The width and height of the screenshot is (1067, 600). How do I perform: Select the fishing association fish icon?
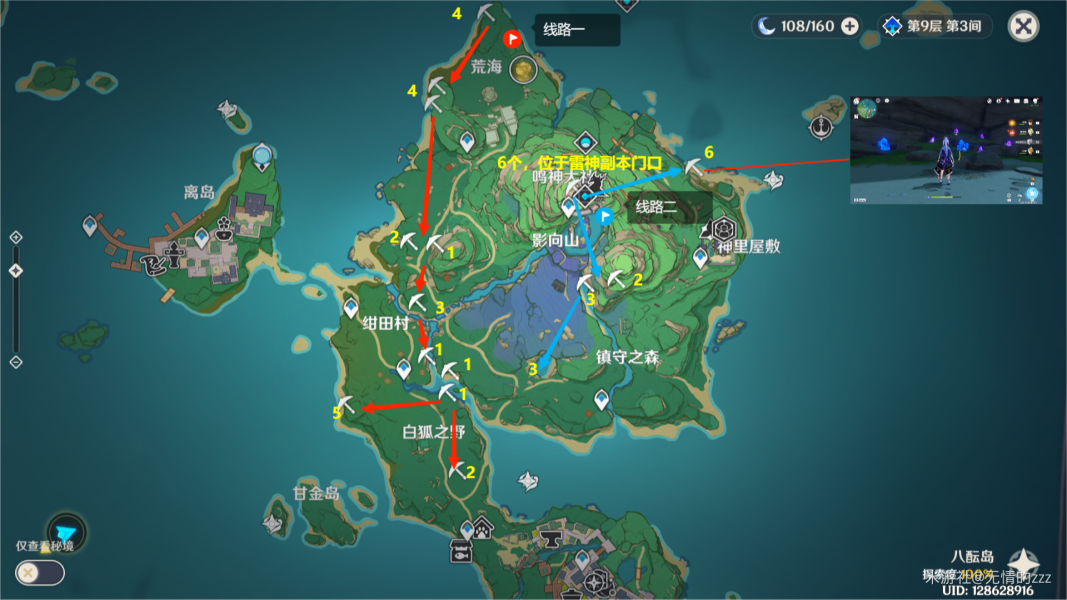[461, 551]
